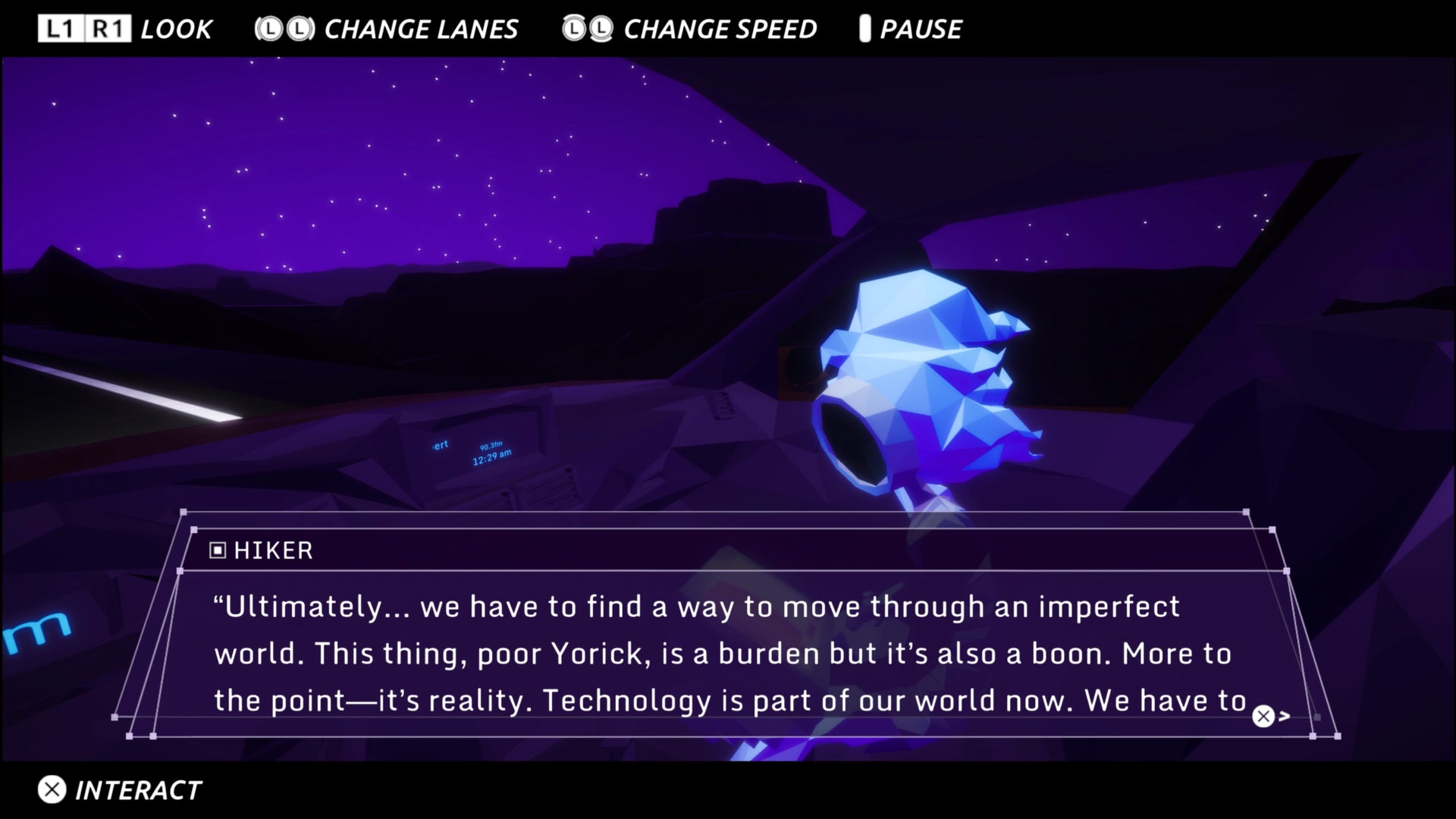Click the right stick icon for CHANGE SPEED
This screenshot has height=819, width=1456.
coord(603,28)
